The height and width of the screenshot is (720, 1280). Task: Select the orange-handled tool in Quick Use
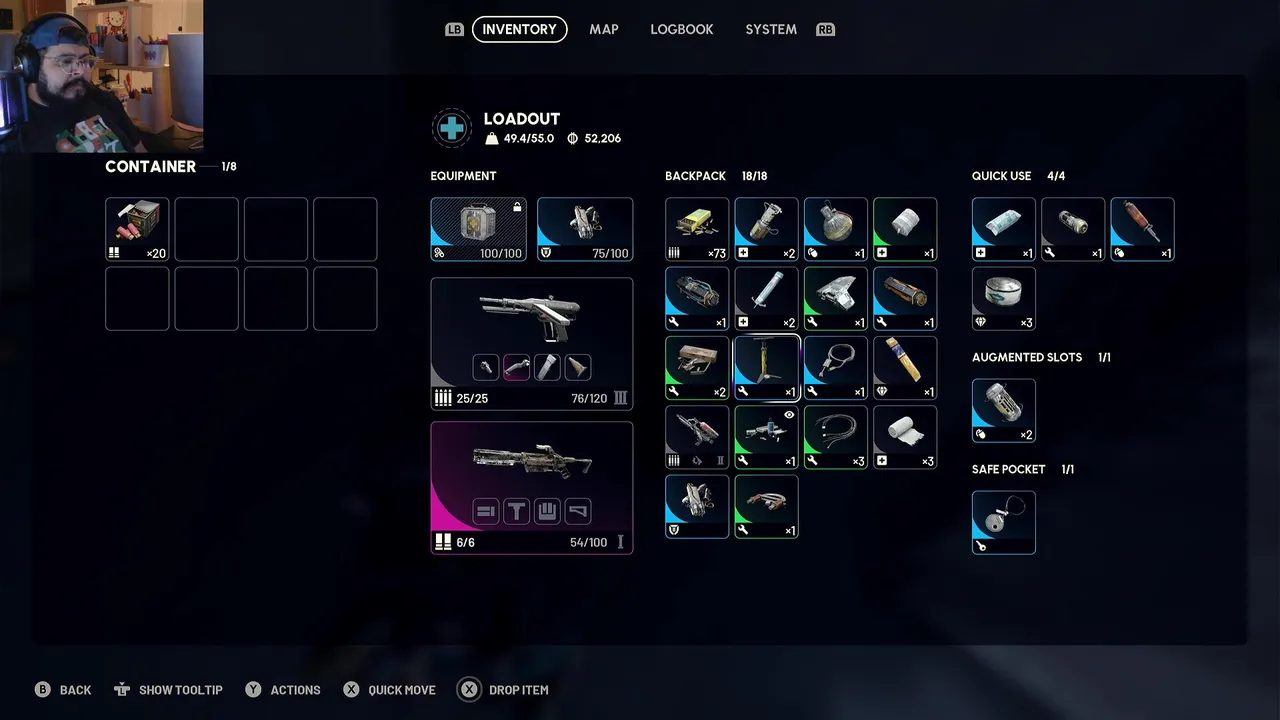(1142, 229)
